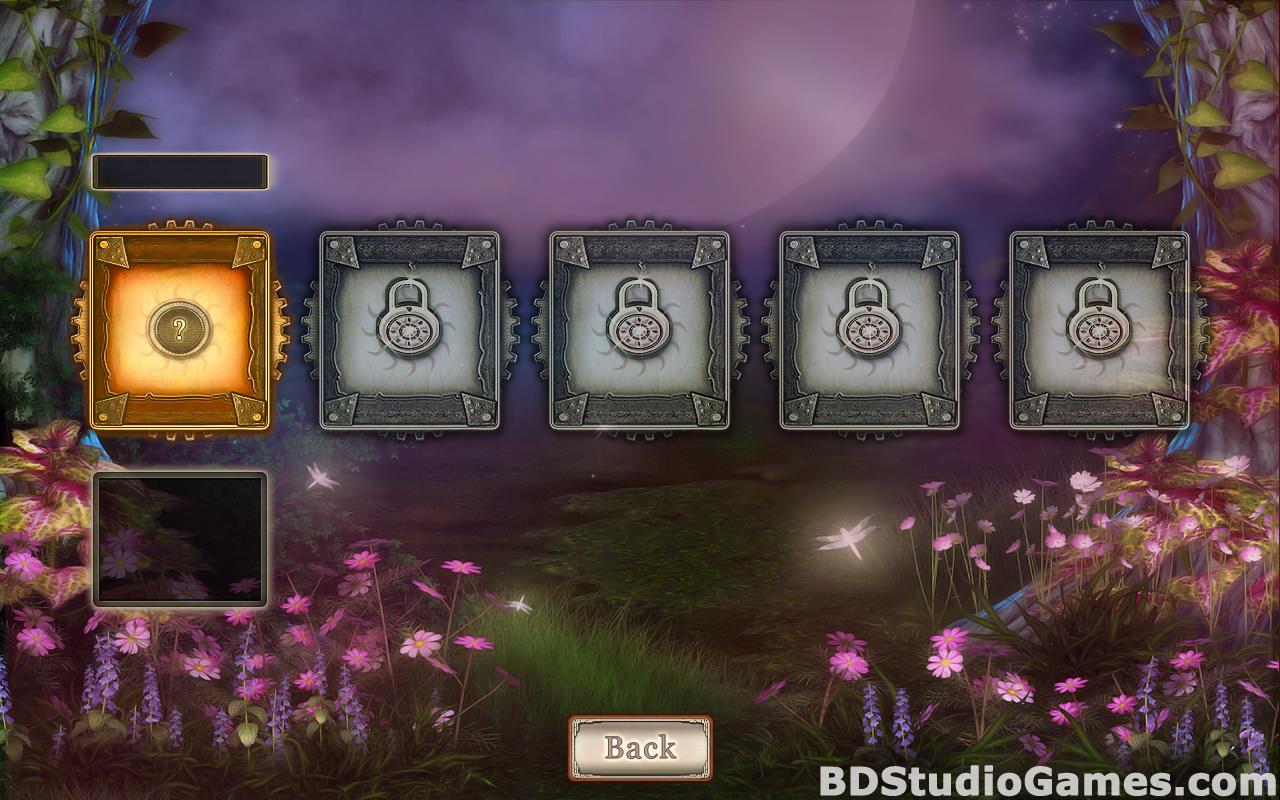Select the glowing question mark level tile
The image size is (1280, 800).
[x=180, y=330]
